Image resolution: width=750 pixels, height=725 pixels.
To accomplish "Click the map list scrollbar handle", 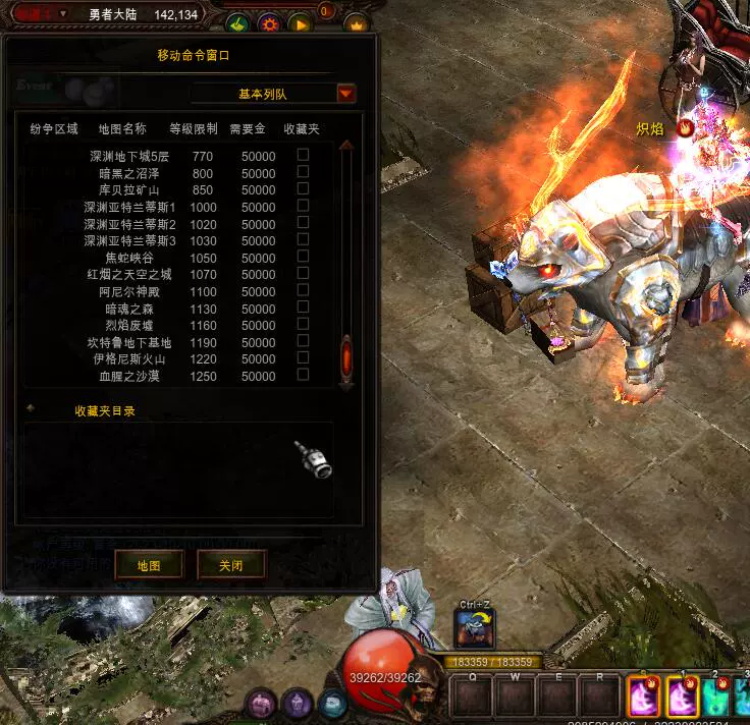I will [x=346, y=355].
